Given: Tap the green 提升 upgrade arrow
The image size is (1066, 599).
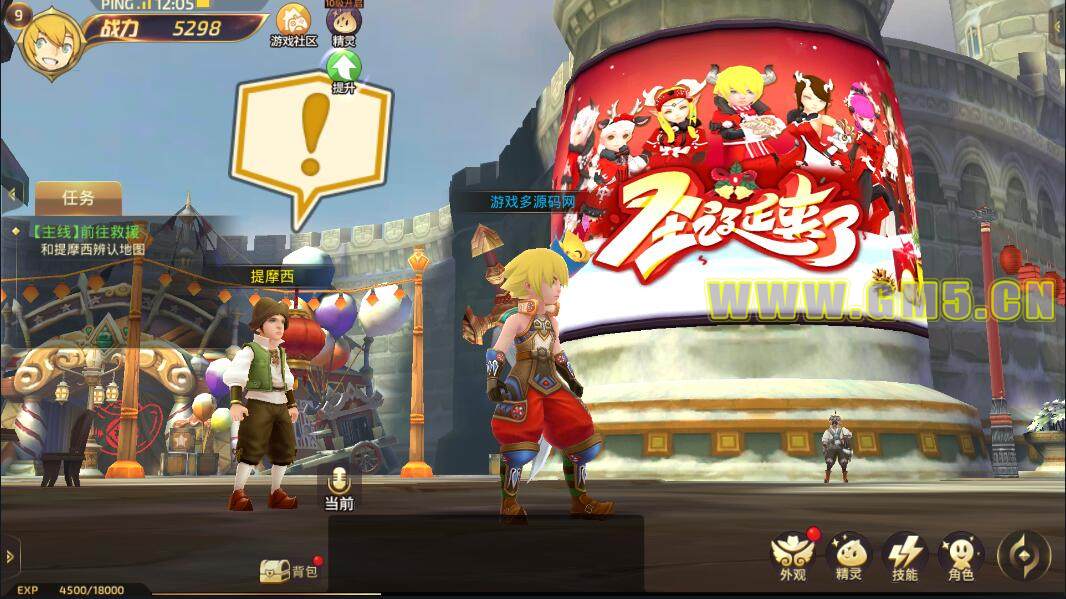Looking at the screenshot, I should [x=344, y=70].
